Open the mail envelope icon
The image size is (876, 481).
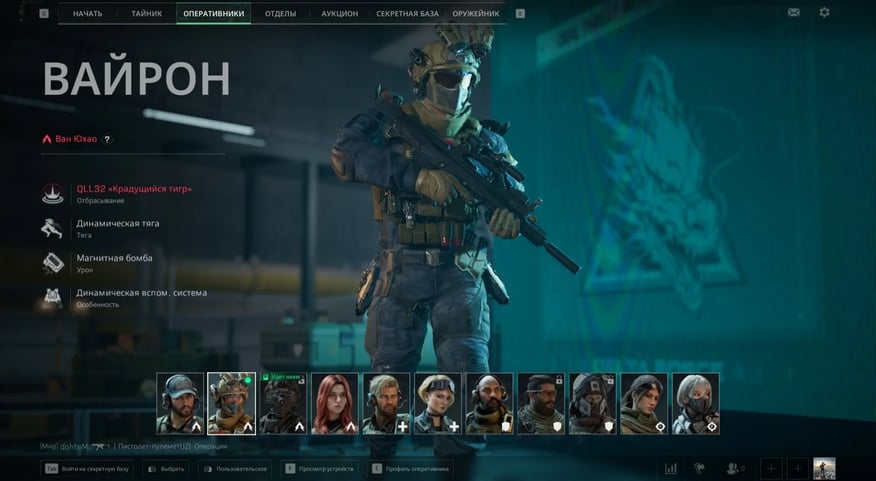pyautogui.click(x=794, y=13)
